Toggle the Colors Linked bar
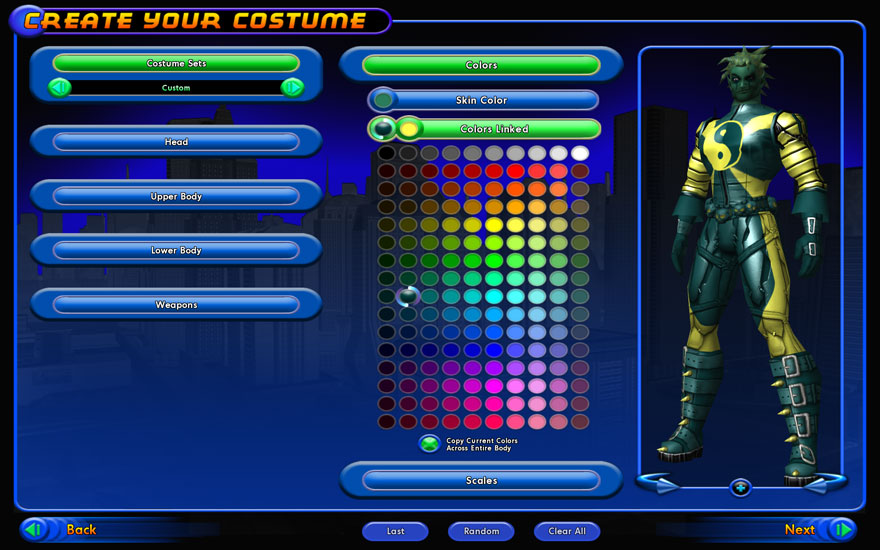This screenshot has height=550, width=880. pyautogui.click(x=494, y=129)
